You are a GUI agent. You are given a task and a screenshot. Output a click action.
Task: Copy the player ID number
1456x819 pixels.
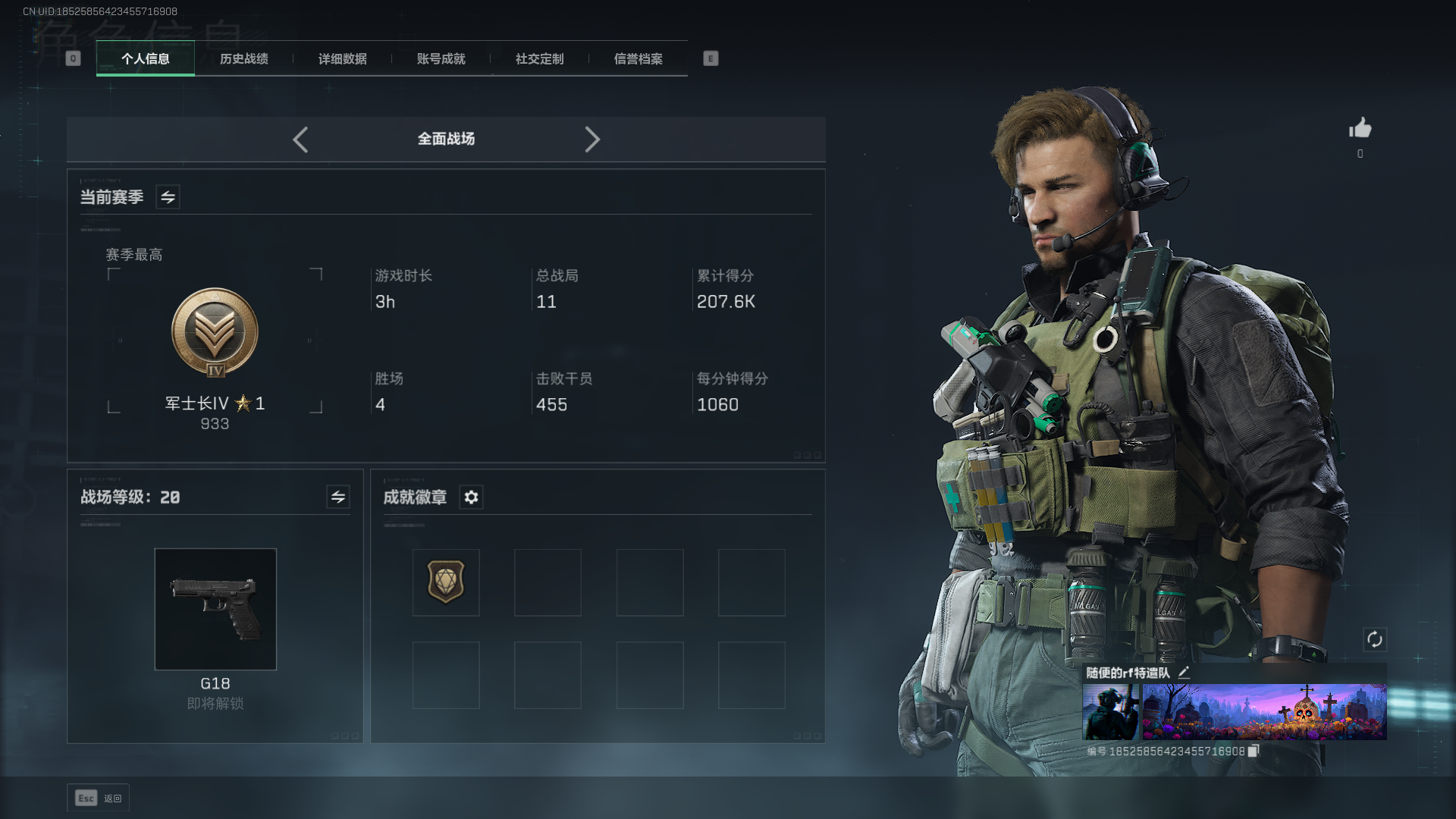click(x=1254, y=751)
